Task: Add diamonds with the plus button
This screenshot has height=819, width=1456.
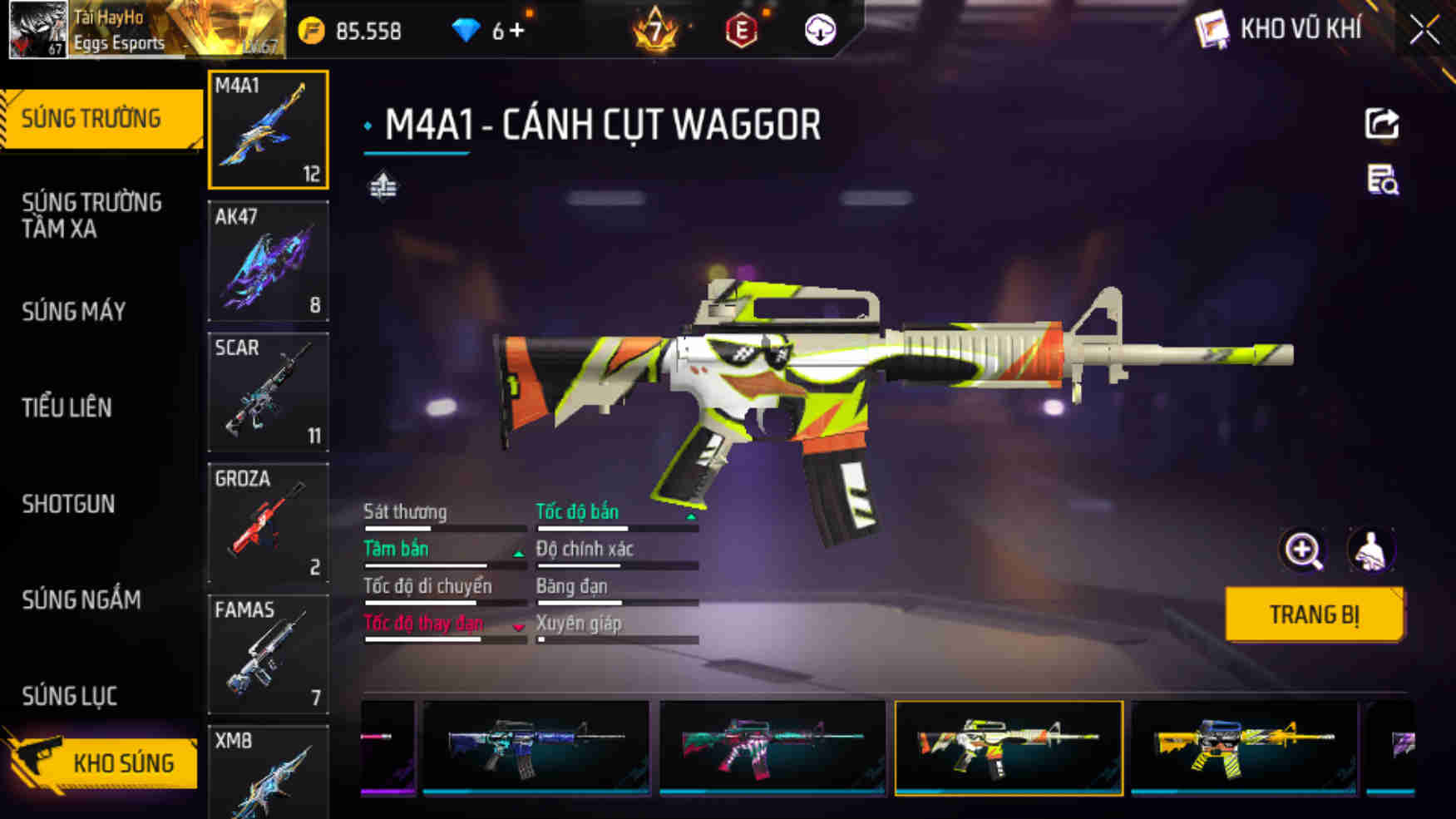Action: [x=517, y=32]
